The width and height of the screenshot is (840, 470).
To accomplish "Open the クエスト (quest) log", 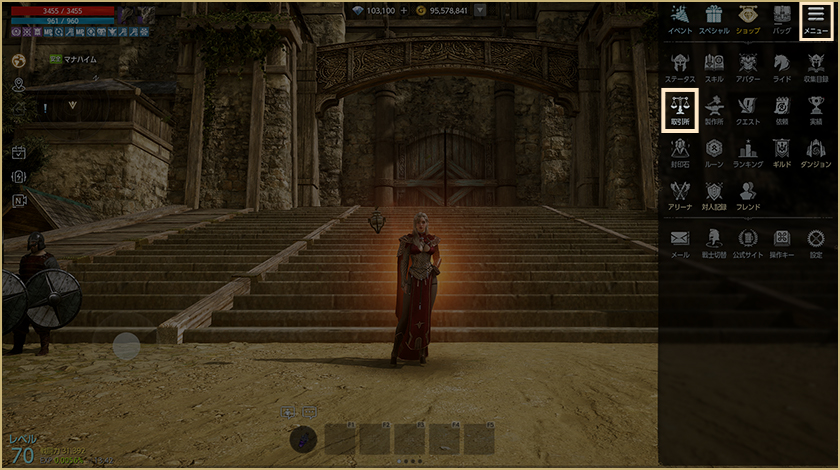I will pyautogui.click(x=748, y=110).
